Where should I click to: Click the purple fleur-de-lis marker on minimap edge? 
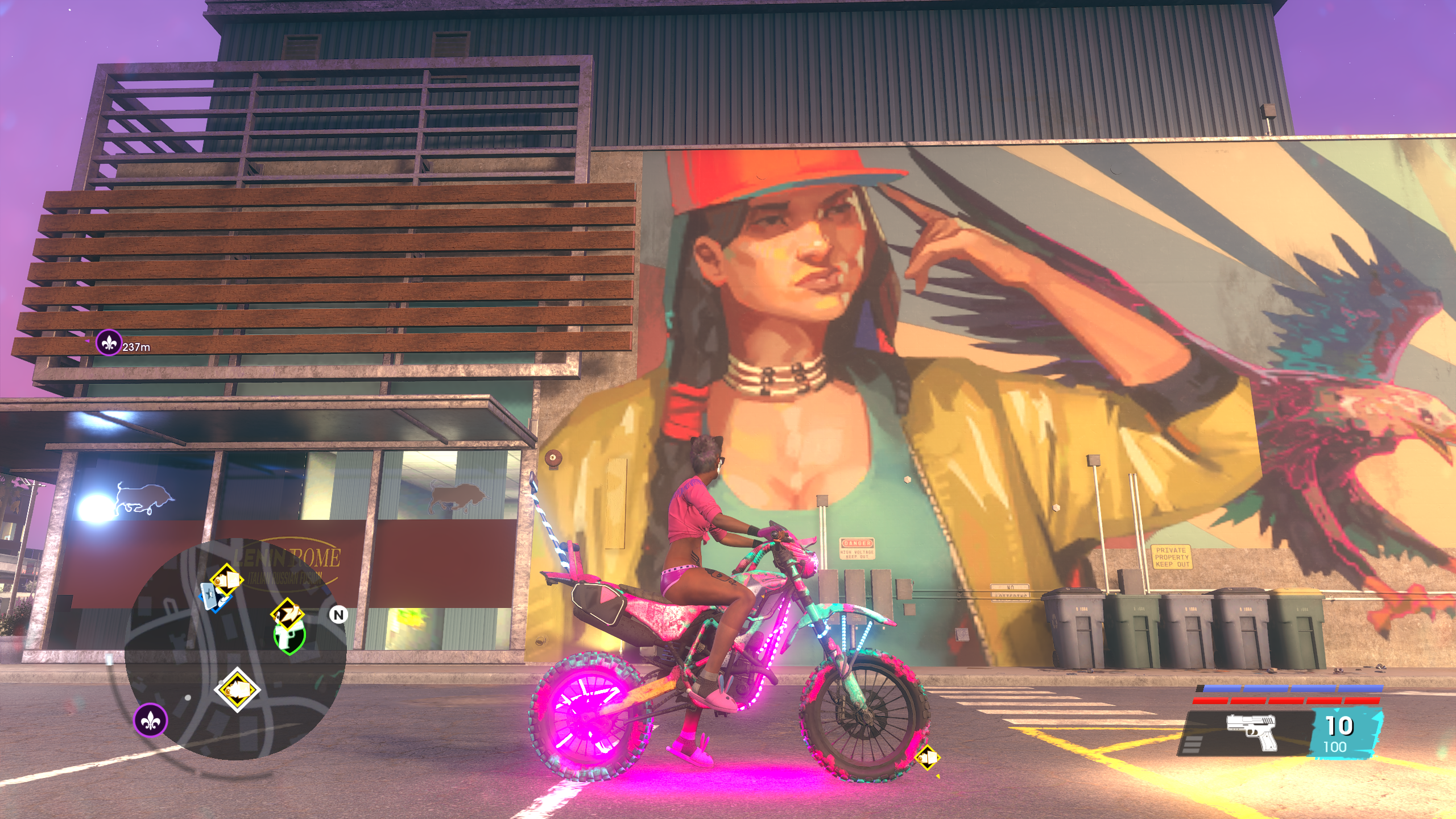[151, 720]
